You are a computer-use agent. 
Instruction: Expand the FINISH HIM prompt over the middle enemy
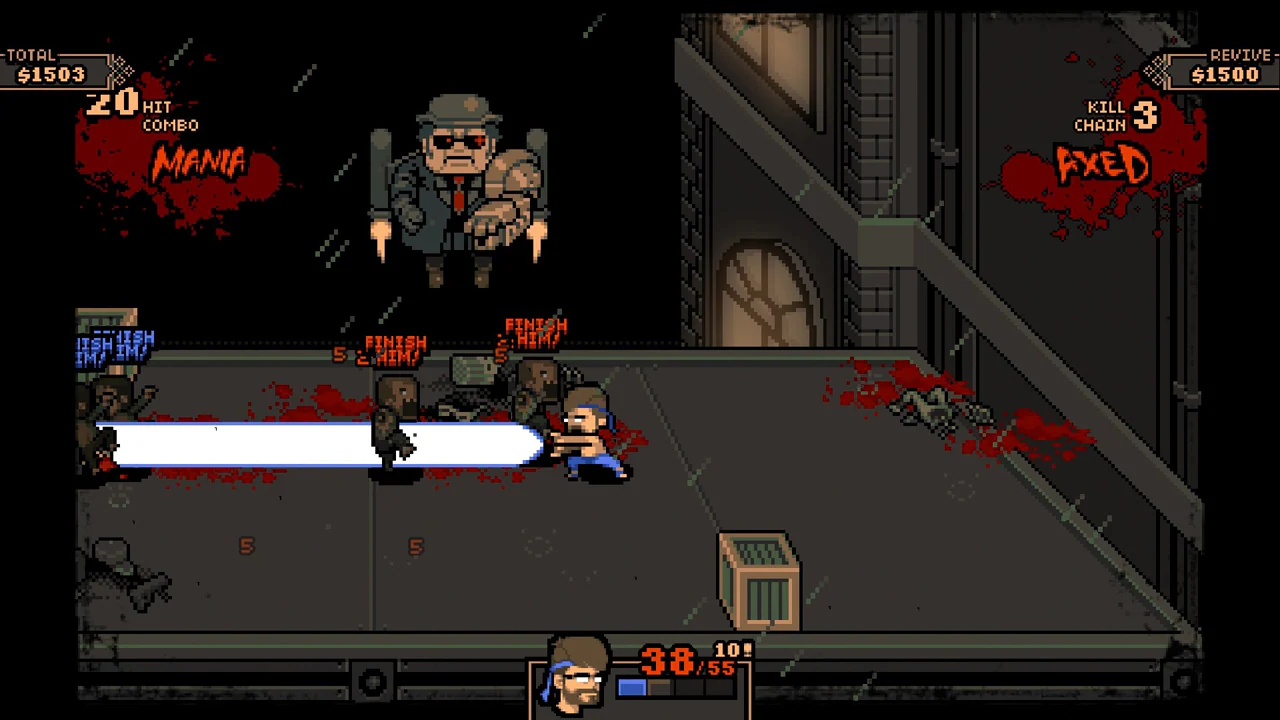pos(393,348)
